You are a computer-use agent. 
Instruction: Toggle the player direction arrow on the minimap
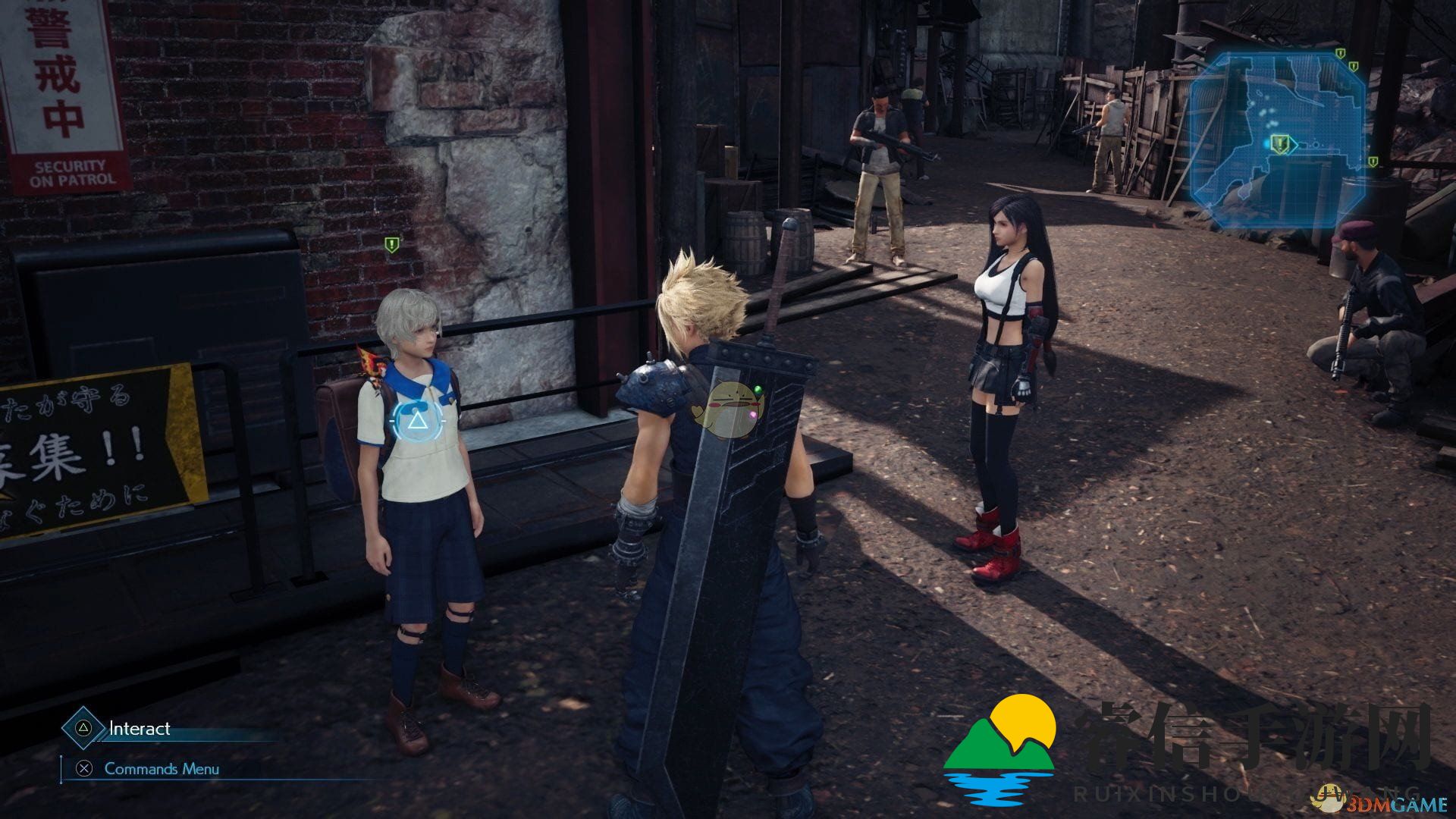pos(1294,146)
